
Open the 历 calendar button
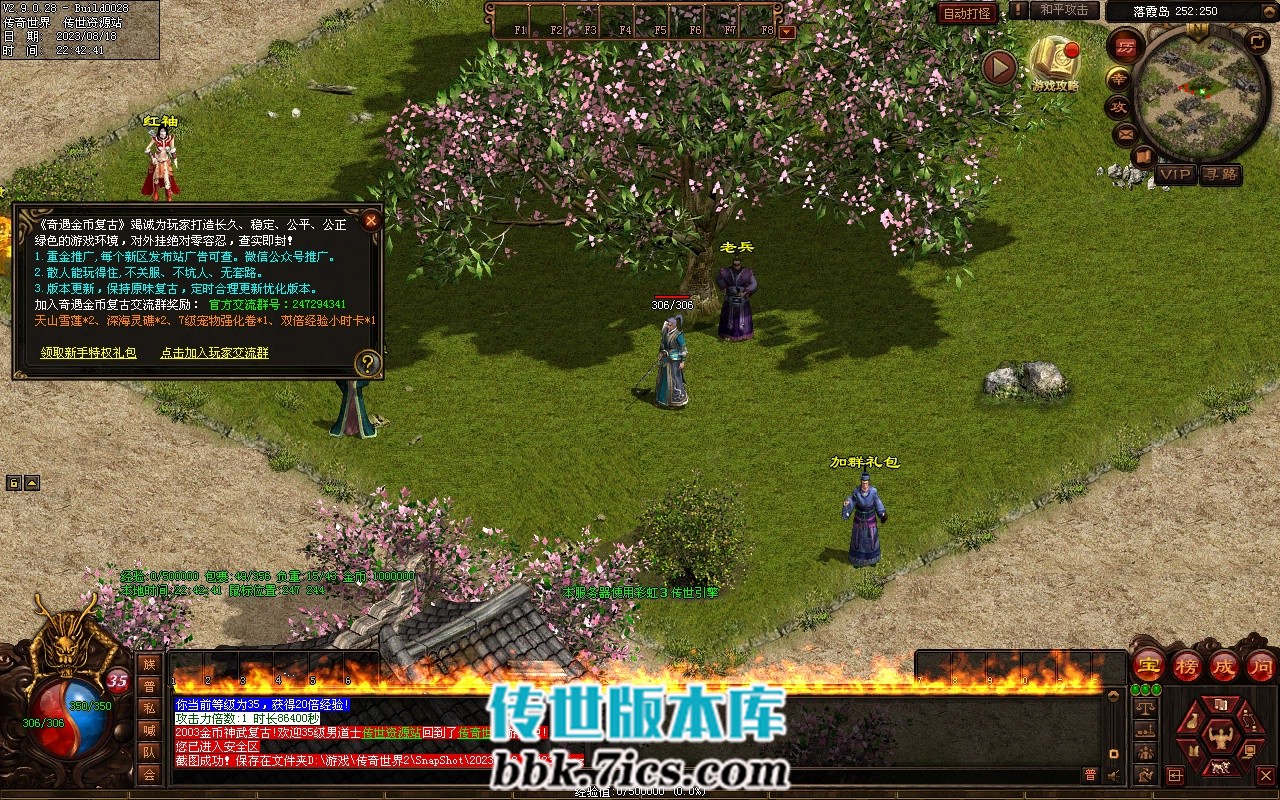click(x=1126, y=47)
